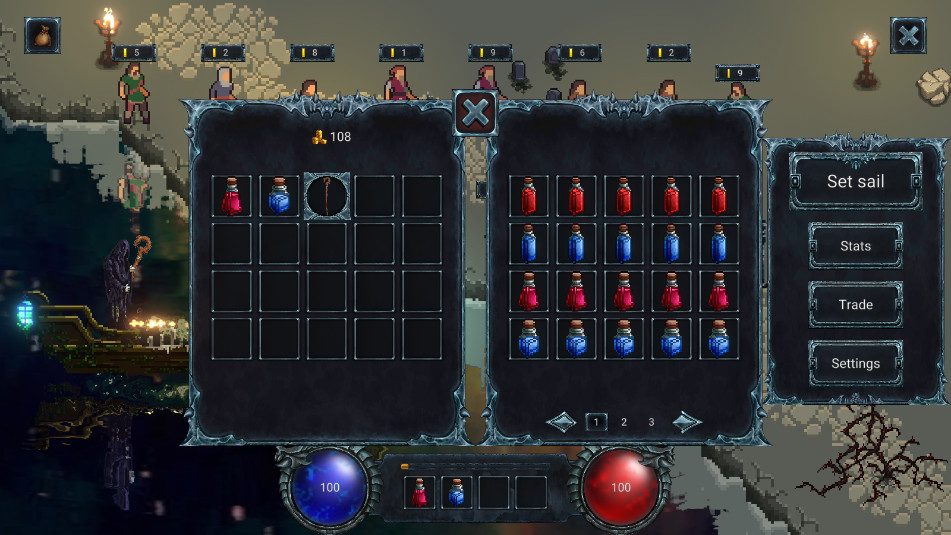Screen dimensions: 951x535
Task: Select the blue potion in the player inventory
Action: pyautogui.click(x=279, y=196)
